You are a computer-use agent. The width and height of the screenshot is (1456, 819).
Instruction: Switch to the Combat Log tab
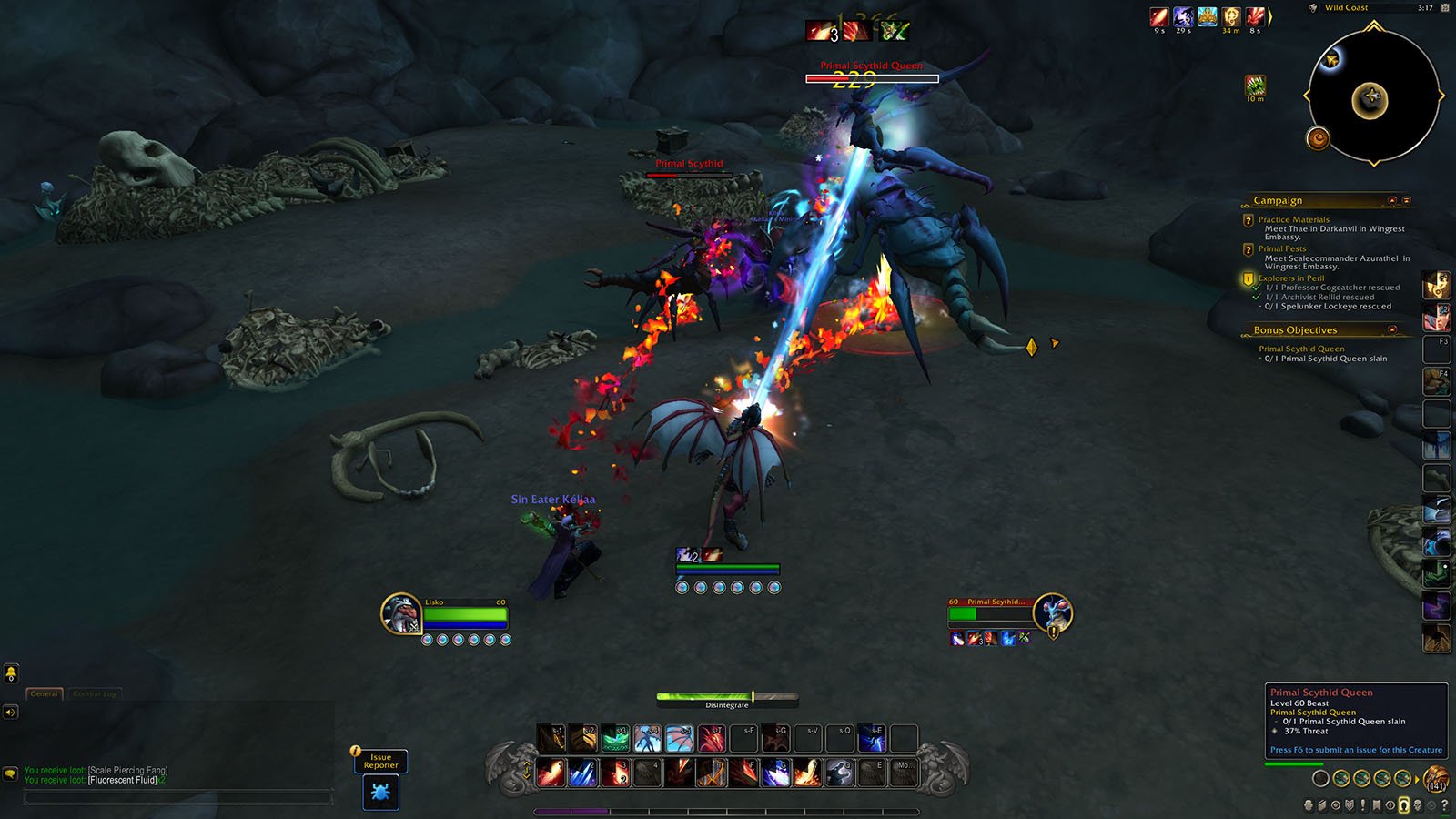[95, 693]
